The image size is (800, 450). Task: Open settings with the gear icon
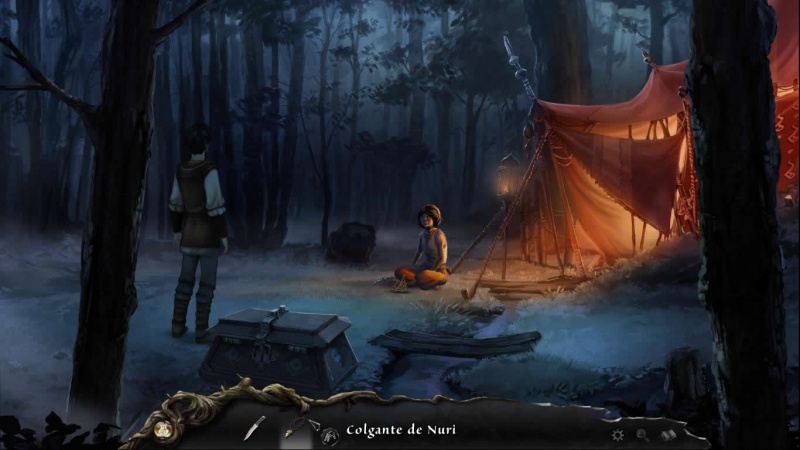[617, 435]
